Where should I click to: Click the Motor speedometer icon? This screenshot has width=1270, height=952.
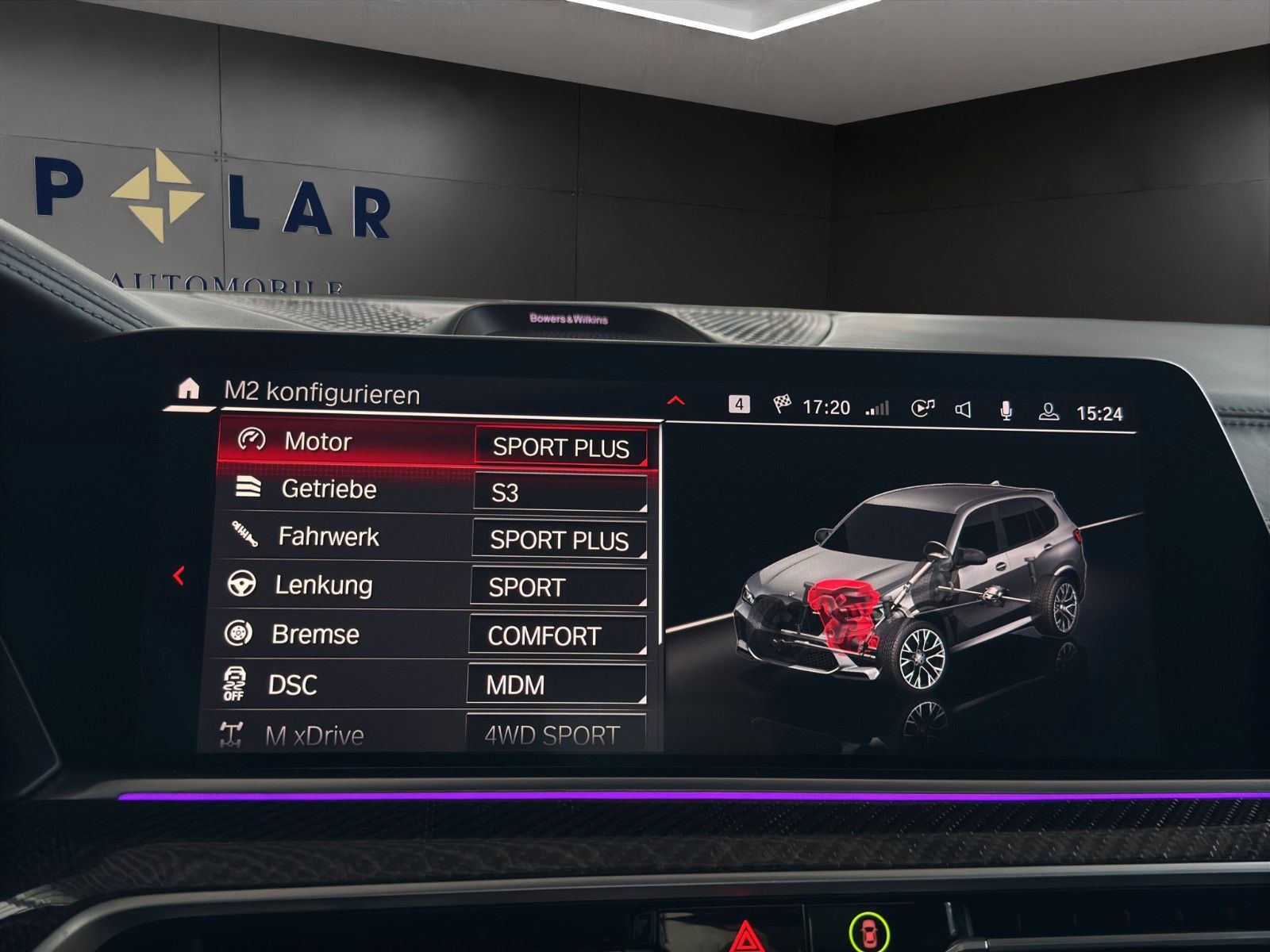pos(250,442)
